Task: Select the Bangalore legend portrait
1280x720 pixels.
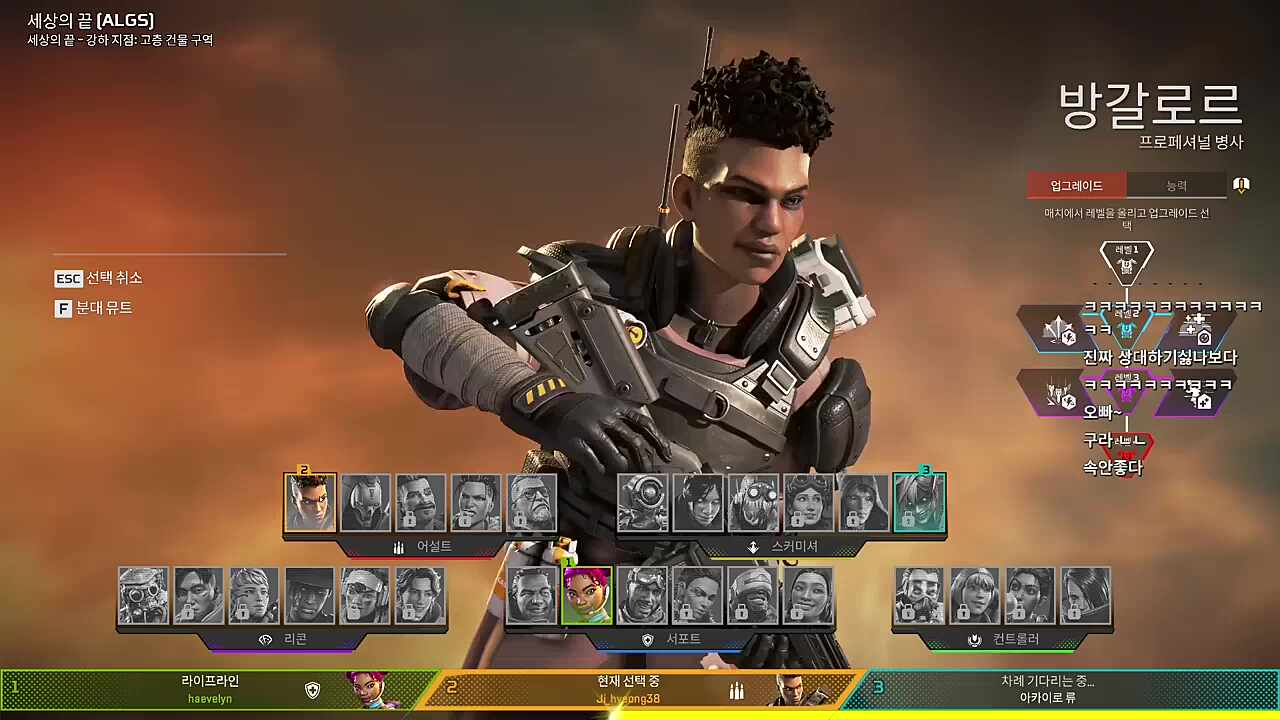Action: [x=310, y=502]
